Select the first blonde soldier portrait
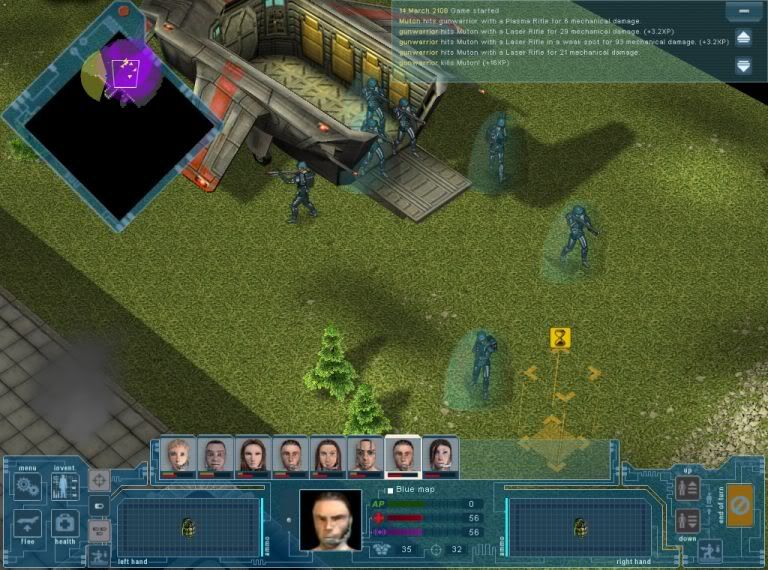 [x=179, y=456]
